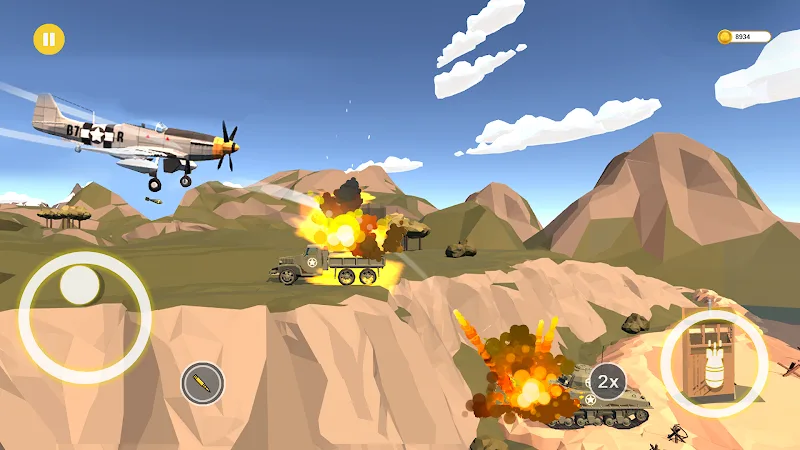Pause the game with the yellow button
The width and height of the screenshot is (800, 450).
tap(48, 39)
